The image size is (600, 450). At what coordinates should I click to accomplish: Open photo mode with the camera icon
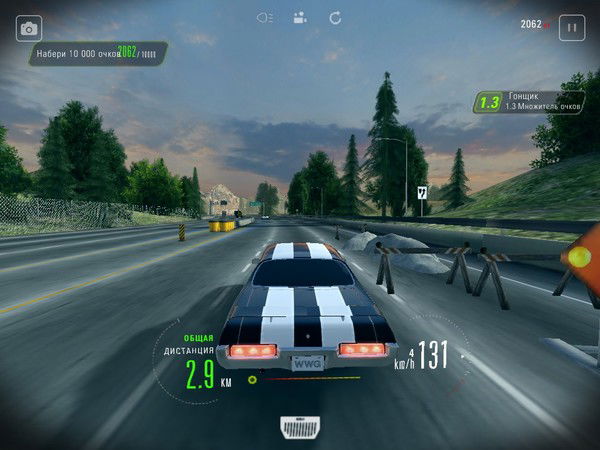pyautogui.click(x=29, y=28)
